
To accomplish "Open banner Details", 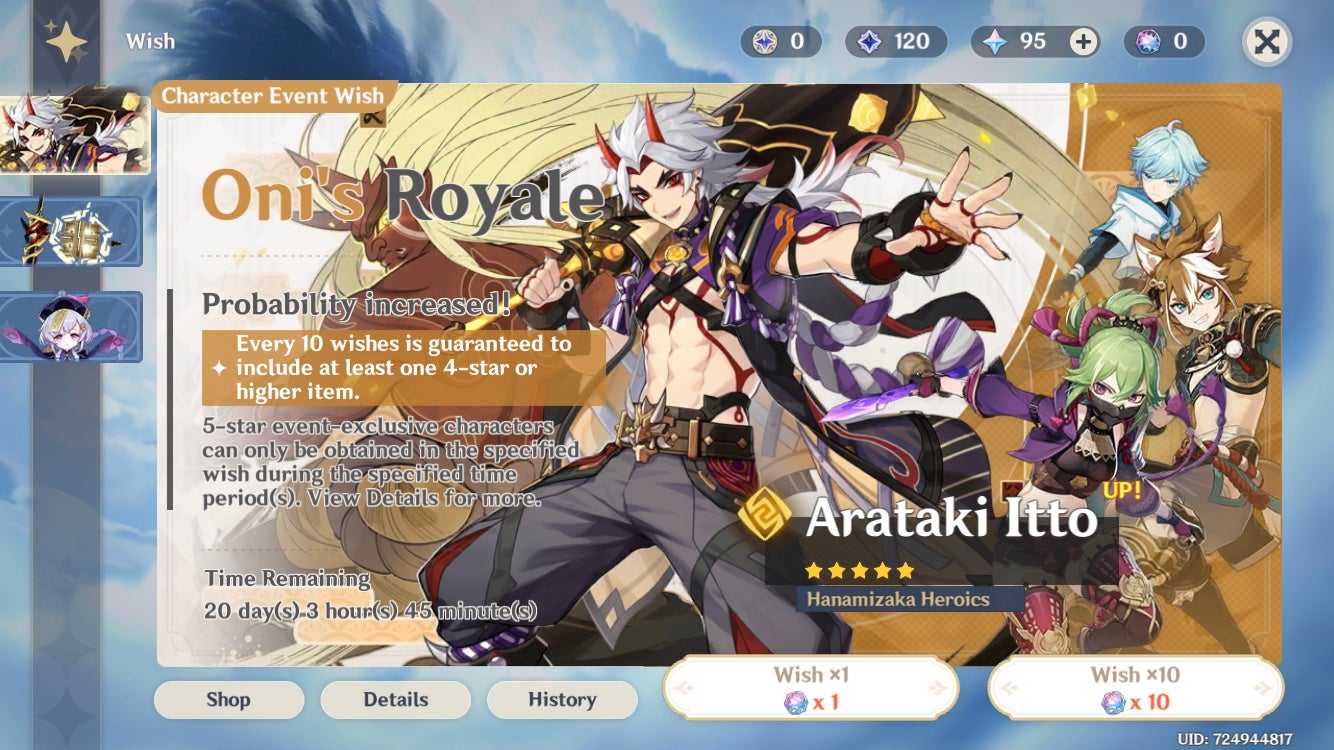I will click(x=395, y=700).
